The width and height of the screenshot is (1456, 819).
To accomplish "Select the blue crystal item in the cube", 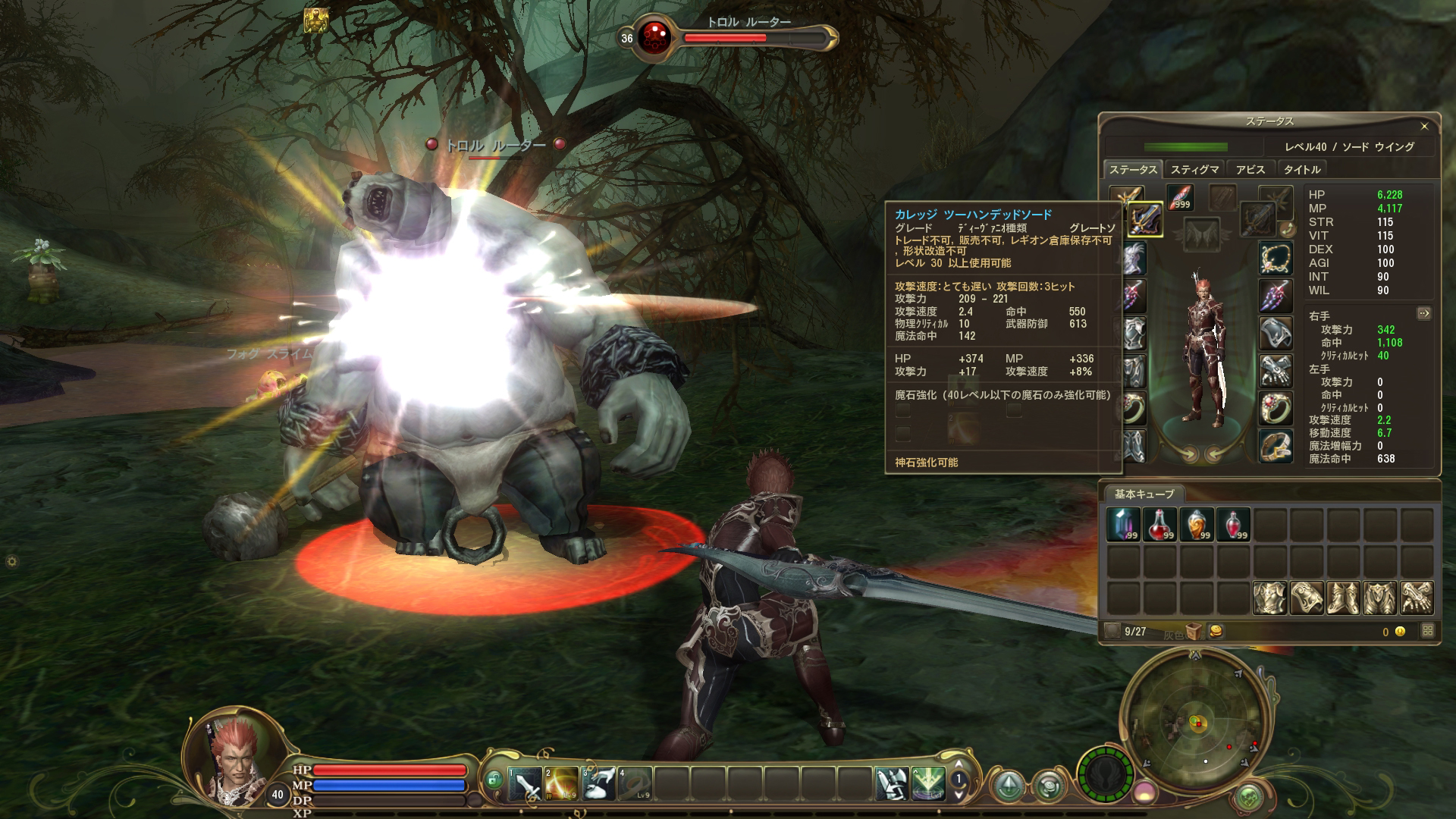I will (x=1123, y=524).
